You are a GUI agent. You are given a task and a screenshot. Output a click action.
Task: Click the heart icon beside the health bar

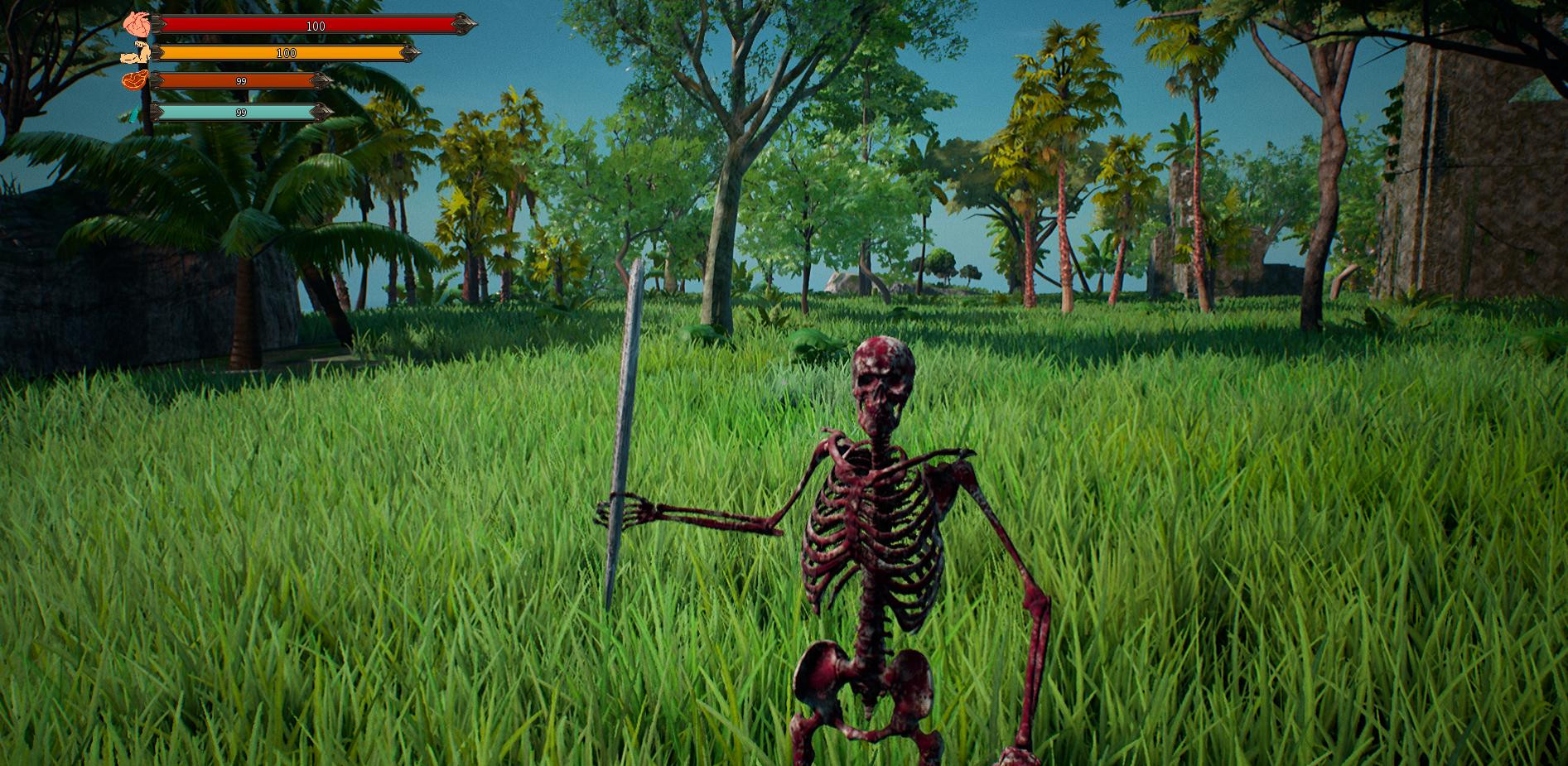point(137,24)
